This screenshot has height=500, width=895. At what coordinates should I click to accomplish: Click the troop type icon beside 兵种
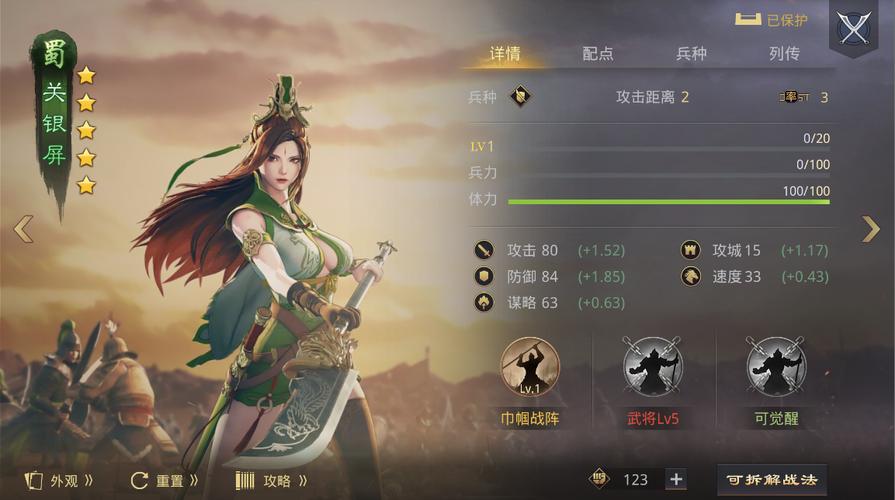pyautogui.click(x=519, y=97)
